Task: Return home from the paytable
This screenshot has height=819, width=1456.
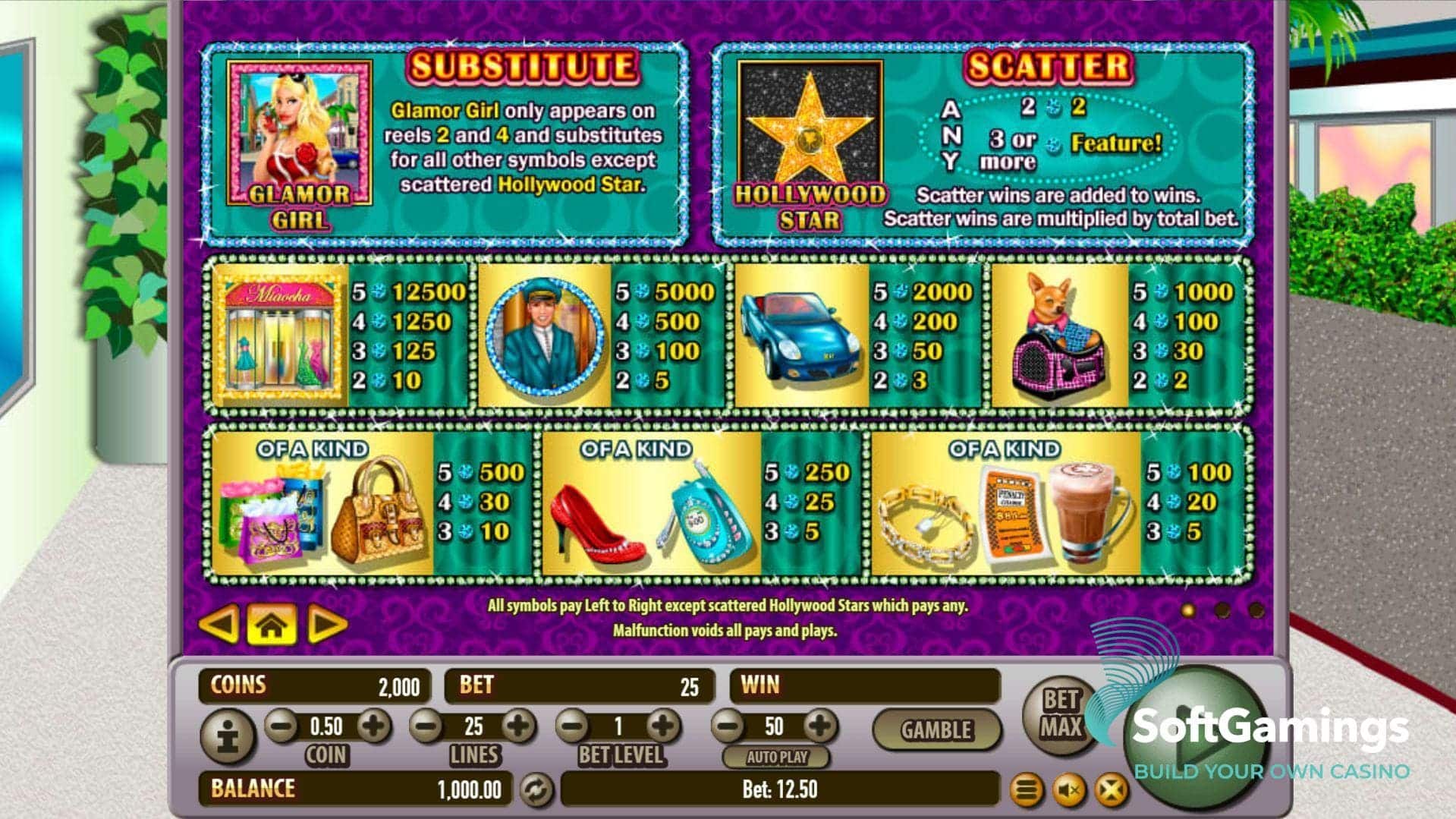Action: click(272, 625)
